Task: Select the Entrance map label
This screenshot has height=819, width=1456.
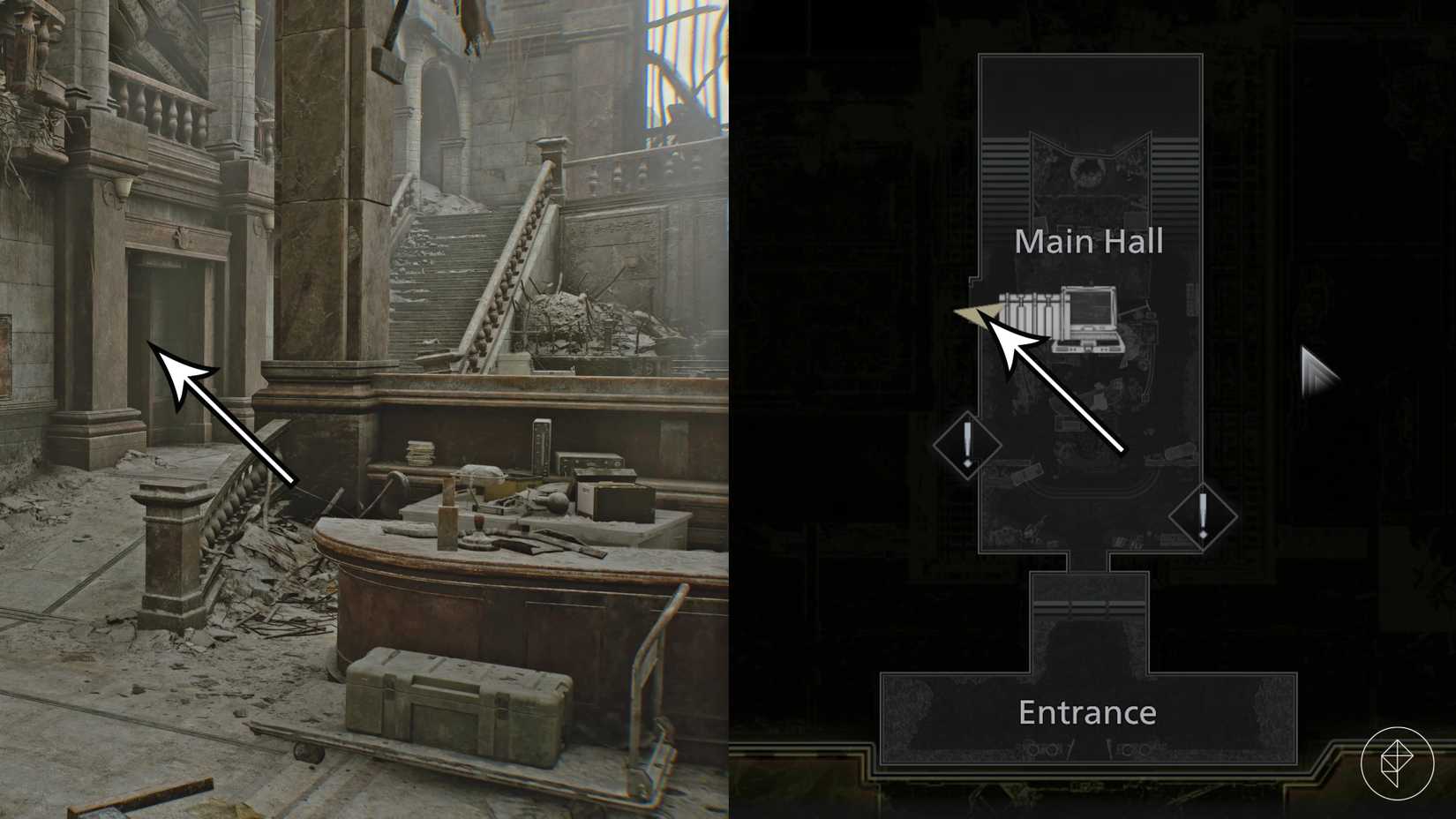Action: tap(1088, 711)
